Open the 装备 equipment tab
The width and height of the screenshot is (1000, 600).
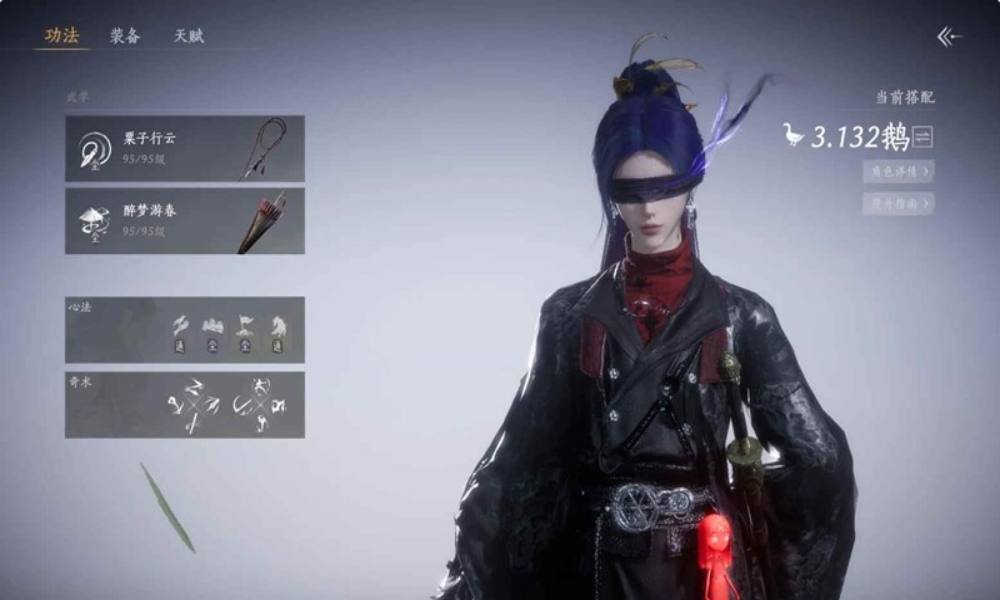click(x=125, y=36)
